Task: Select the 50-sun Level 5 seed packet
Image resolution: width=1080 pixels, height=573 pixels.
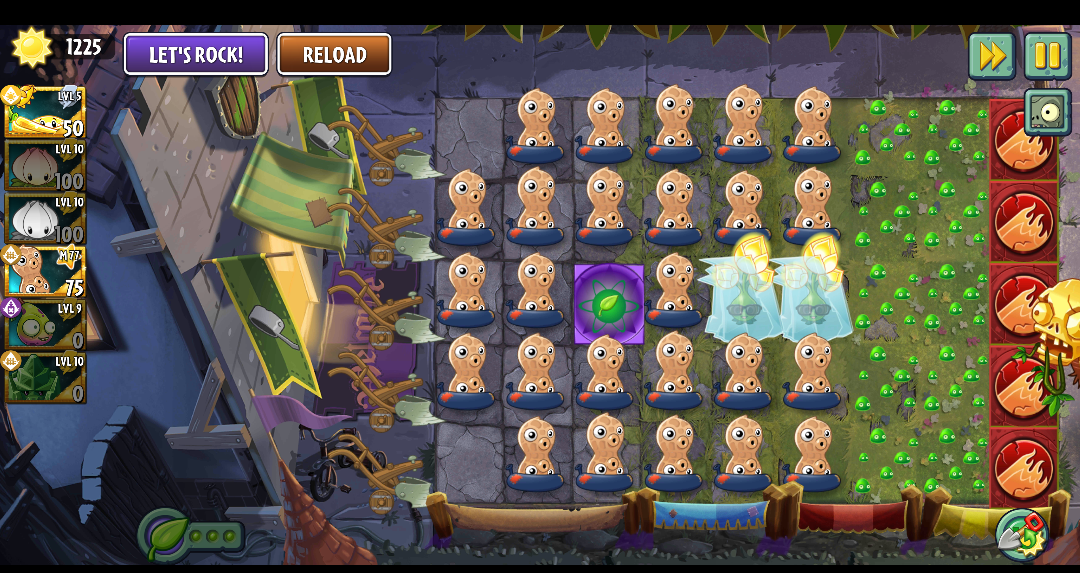Action: click(x=45, y=112)
